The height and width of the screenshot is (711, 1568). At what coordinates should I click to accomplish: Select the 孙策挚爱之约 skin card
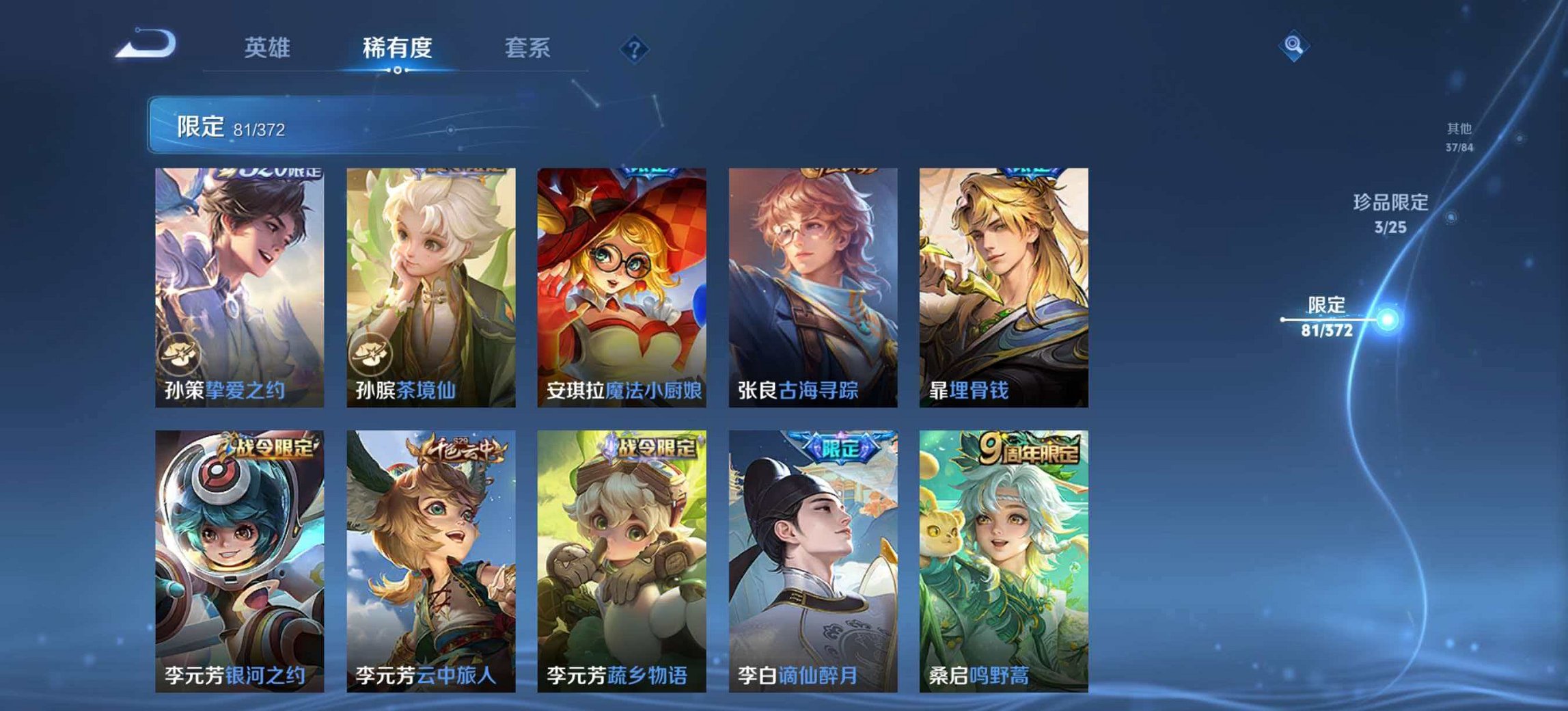[239, 280]
